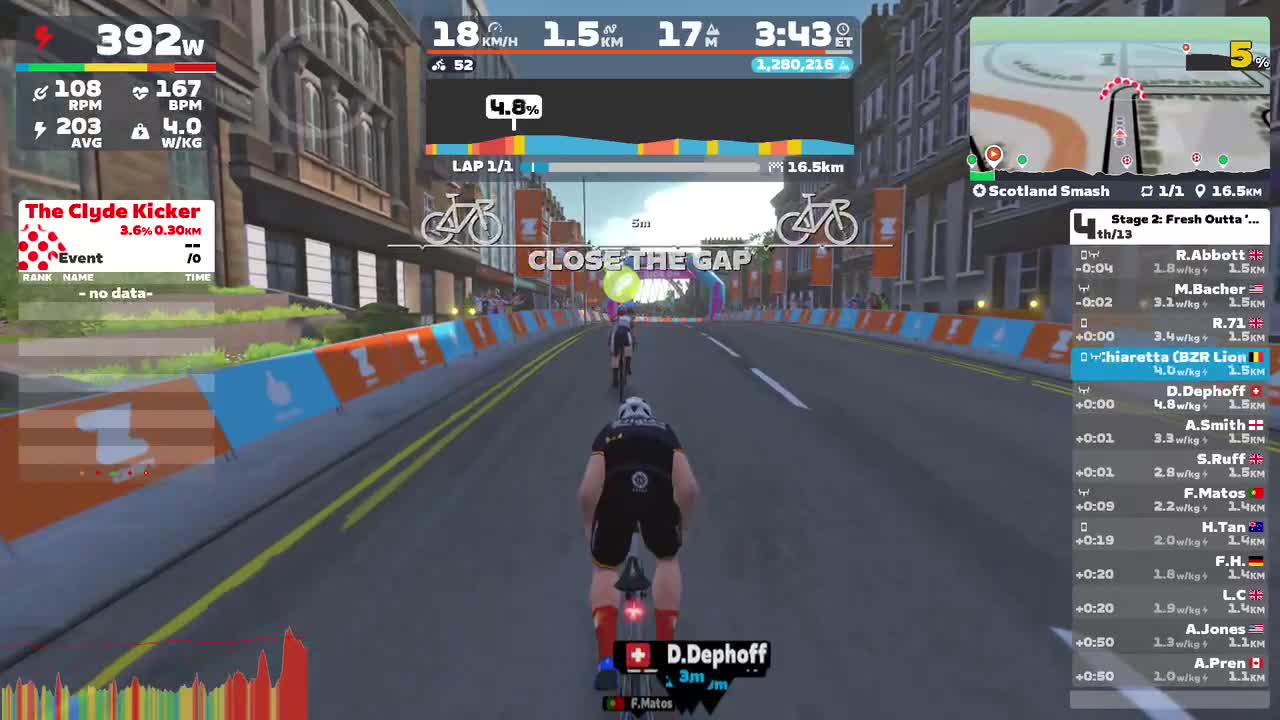Click the mountain elevation icon beside 17 M
Image resolution: width=1280 pixels, height=720 pixels.
click(713, 30)
